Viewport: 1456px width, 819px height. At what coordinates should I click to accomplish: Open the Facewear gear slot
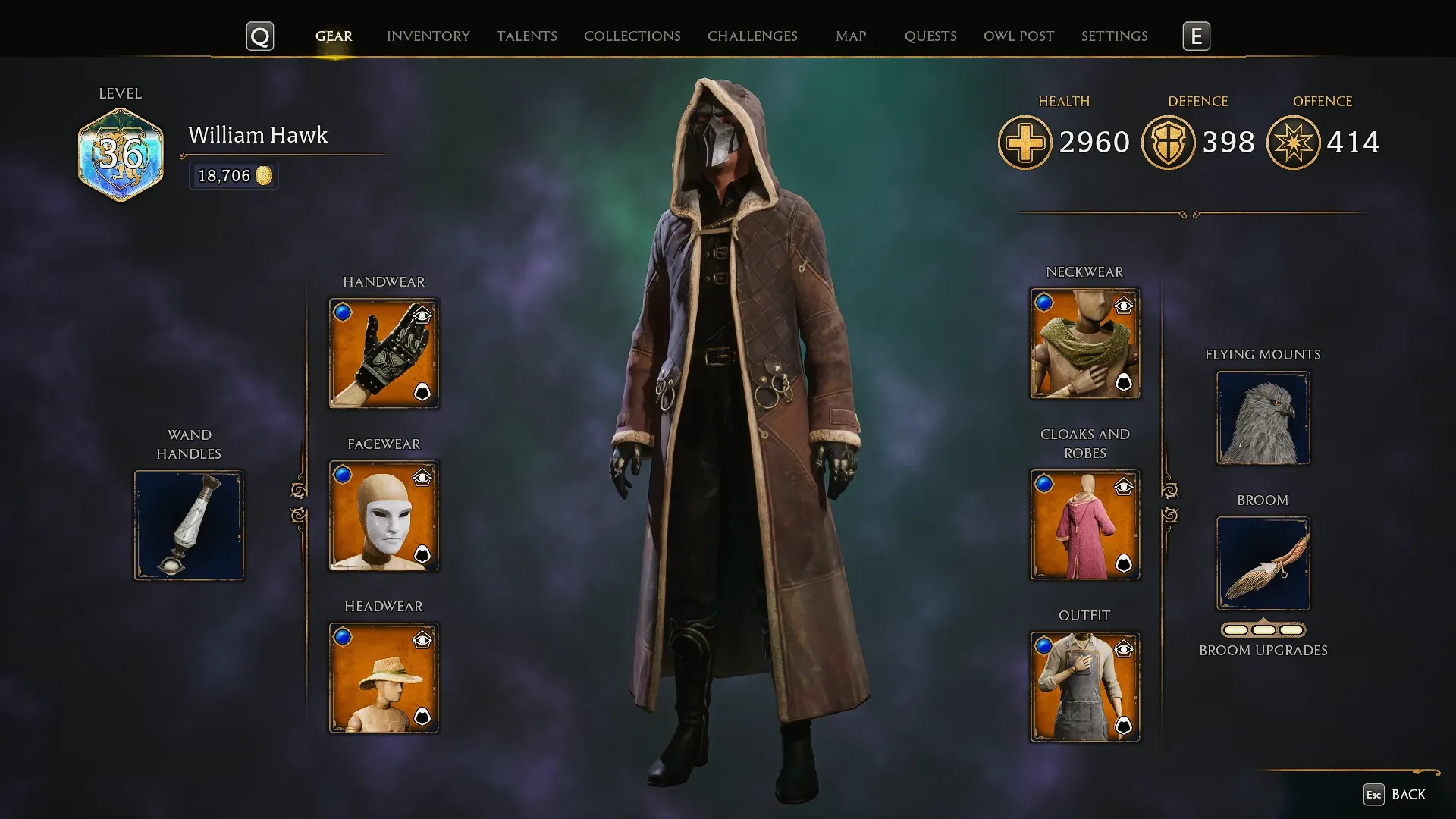[x=384, y=515]
